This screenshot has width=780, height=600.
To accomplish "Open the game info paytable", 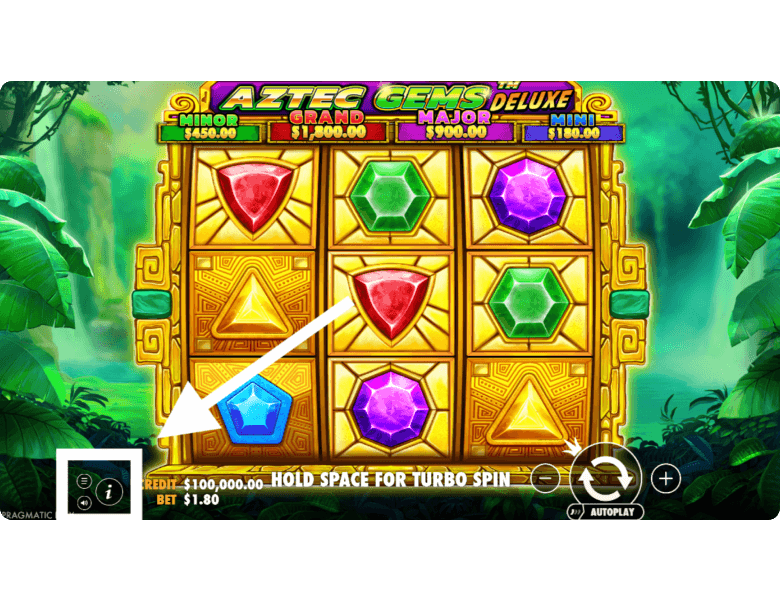I will pos(109,491).
